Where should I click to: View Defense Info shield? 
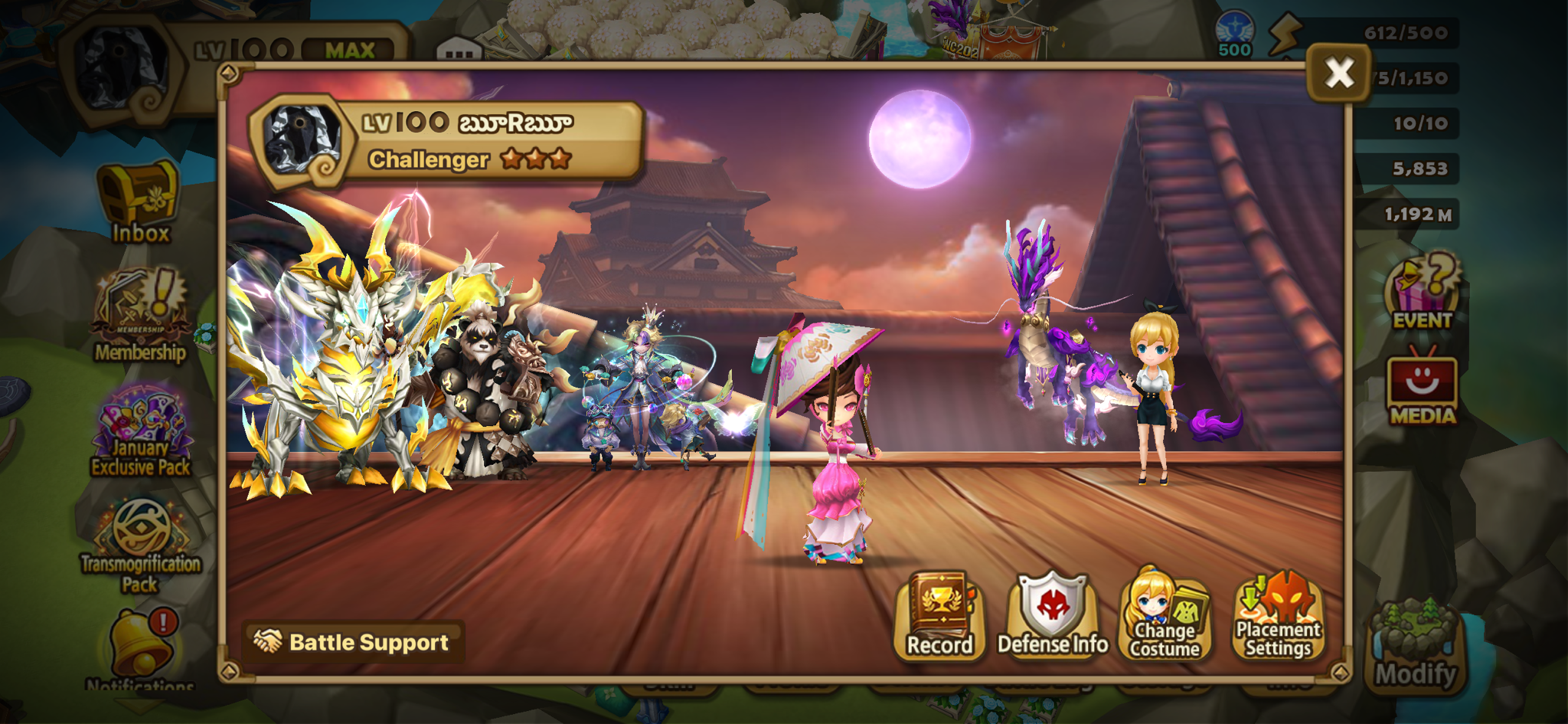pyautogui.click(x=1053, y=616)
